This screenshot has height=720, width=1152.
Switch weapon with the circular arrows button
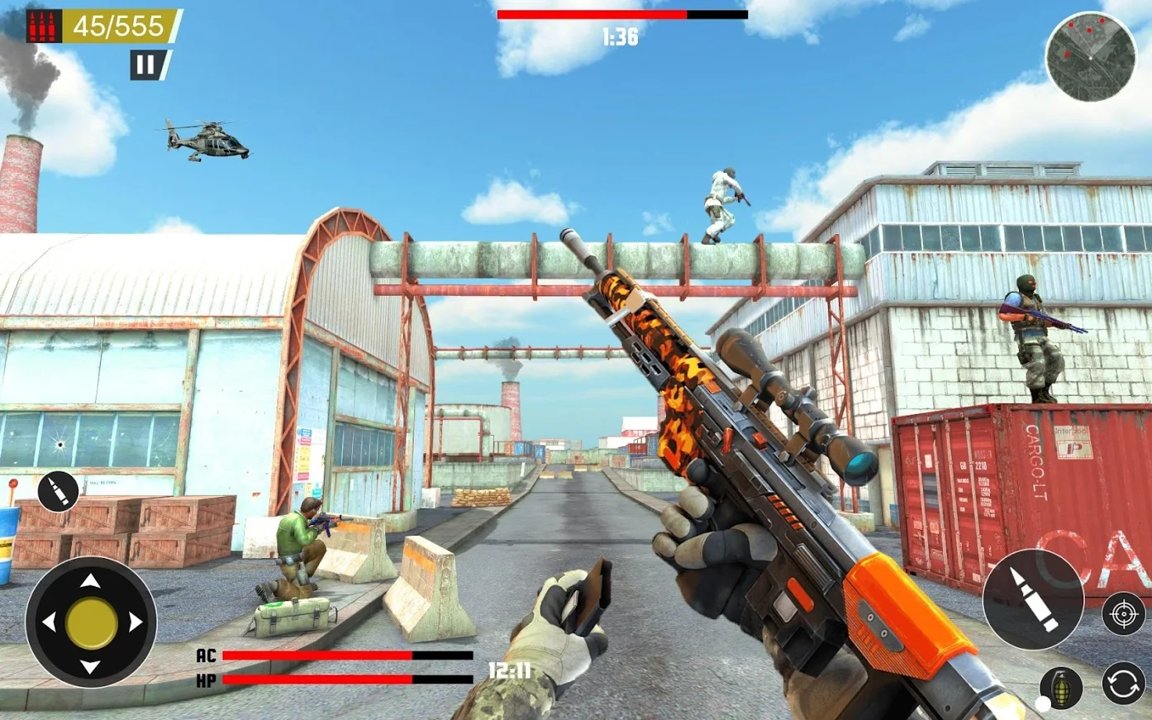[1123, 684]
